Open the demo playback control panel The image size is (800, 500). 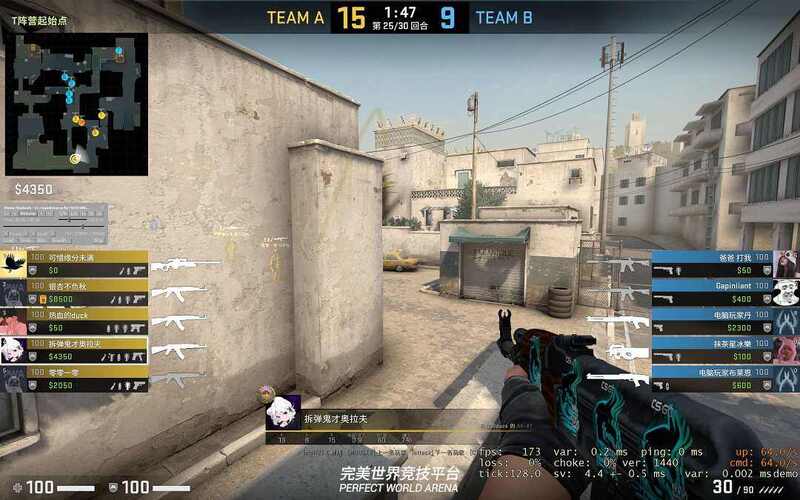(x=54, y=224)
